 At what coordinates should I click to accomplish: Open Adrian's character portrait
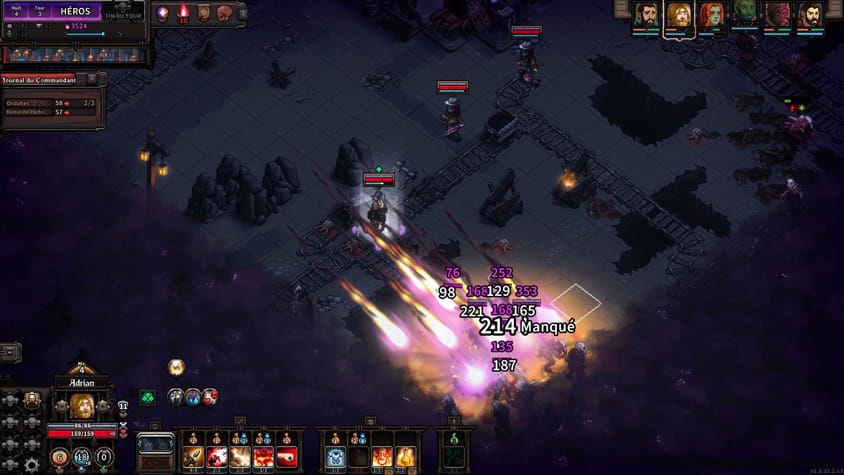point(81,406)
